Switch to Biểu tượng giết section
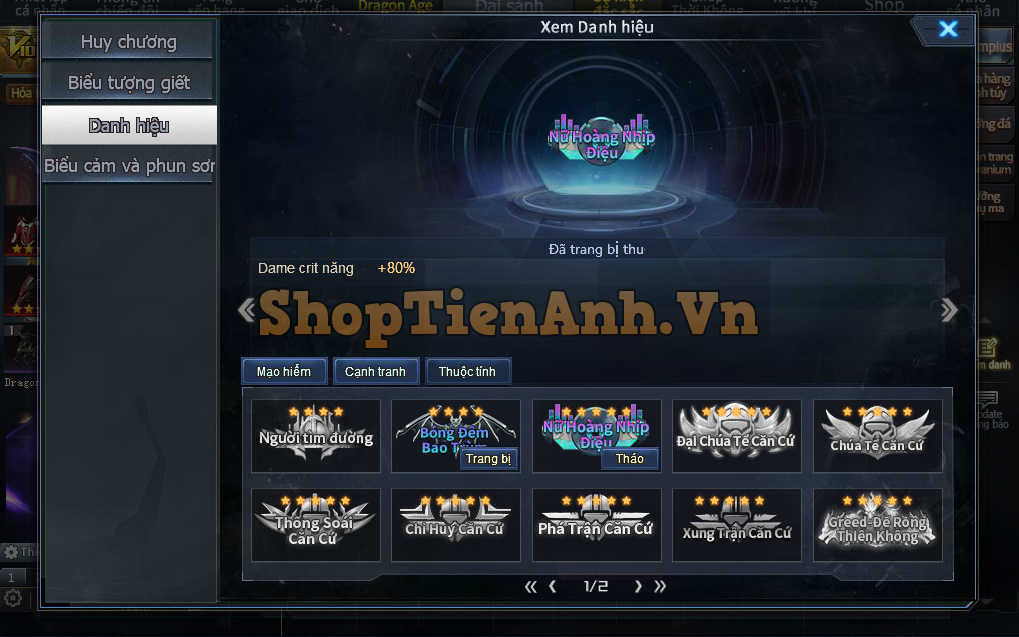This screenshot has height=637, width=1019. pyautogui.click(x=128, y=83)
